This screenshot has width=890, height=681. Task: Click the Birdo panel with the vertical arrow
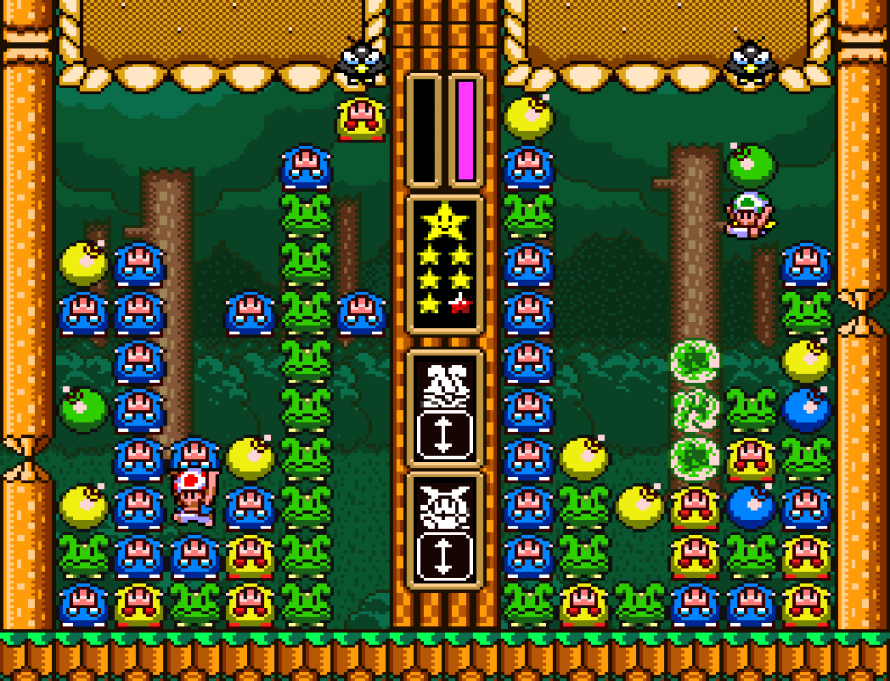pos(445,408)
